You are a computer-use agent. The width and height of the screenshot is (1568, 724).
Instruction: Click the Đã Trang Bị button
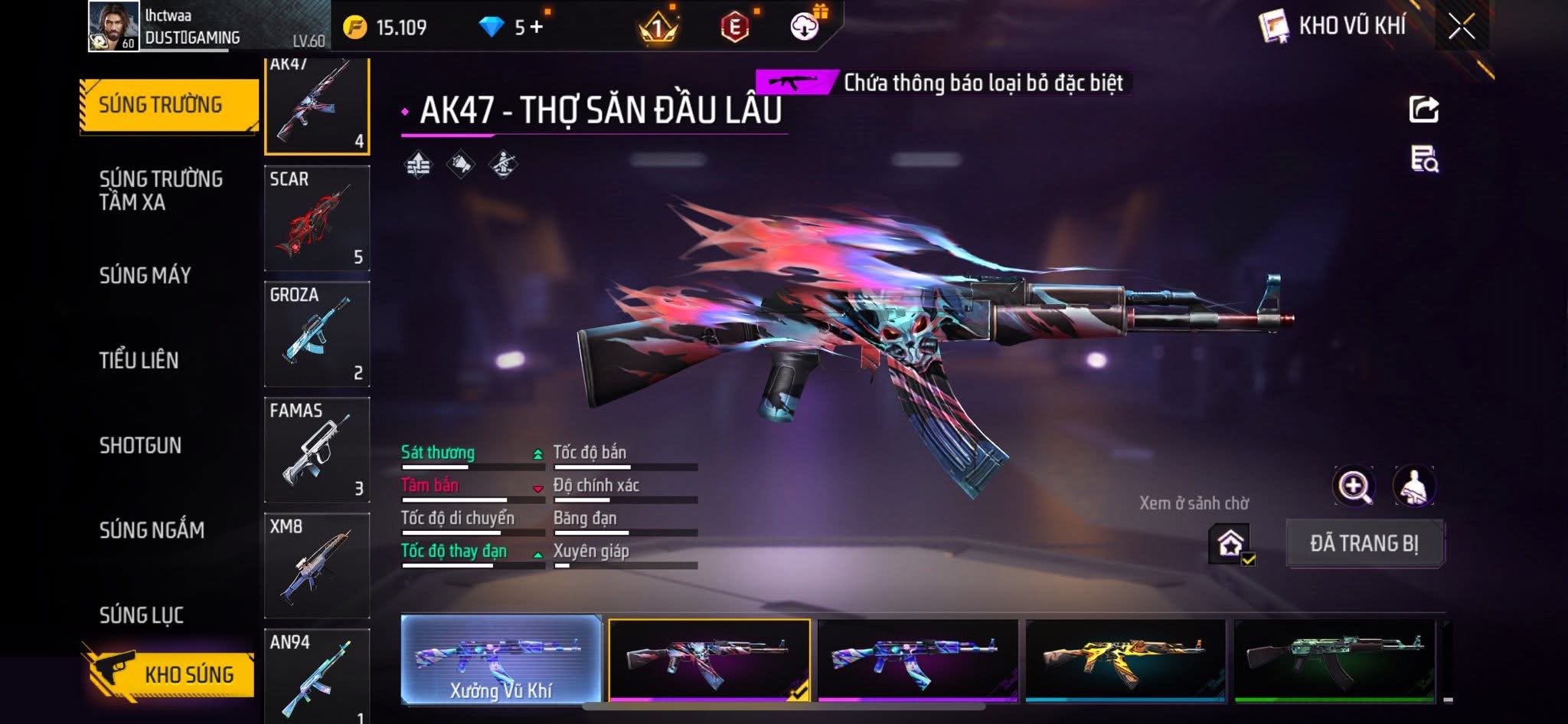pyautogui.click(x=1364, y=543)
